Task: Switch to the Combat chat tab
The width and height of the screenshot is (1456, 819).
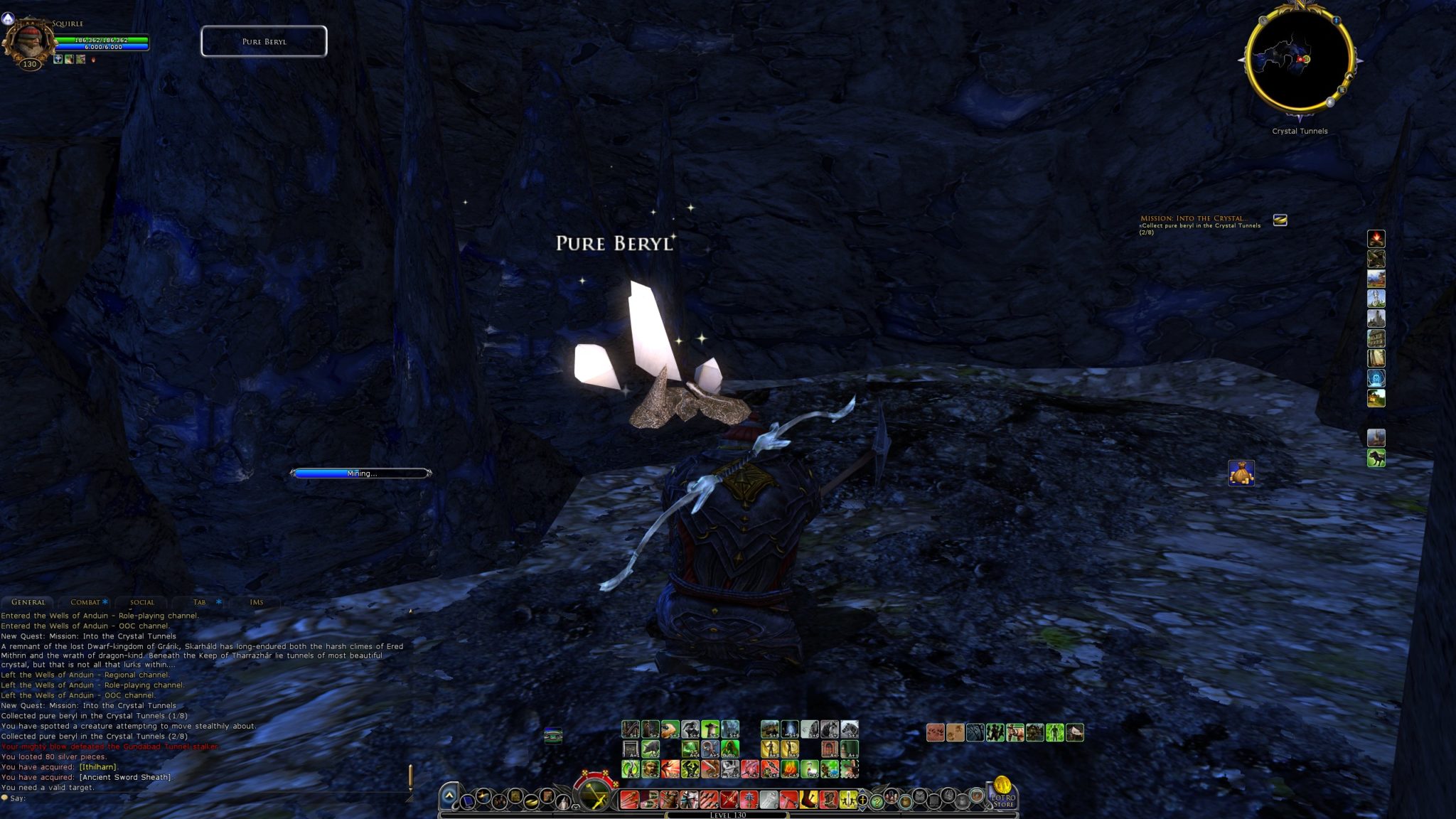Action: (x=87, y=602)
